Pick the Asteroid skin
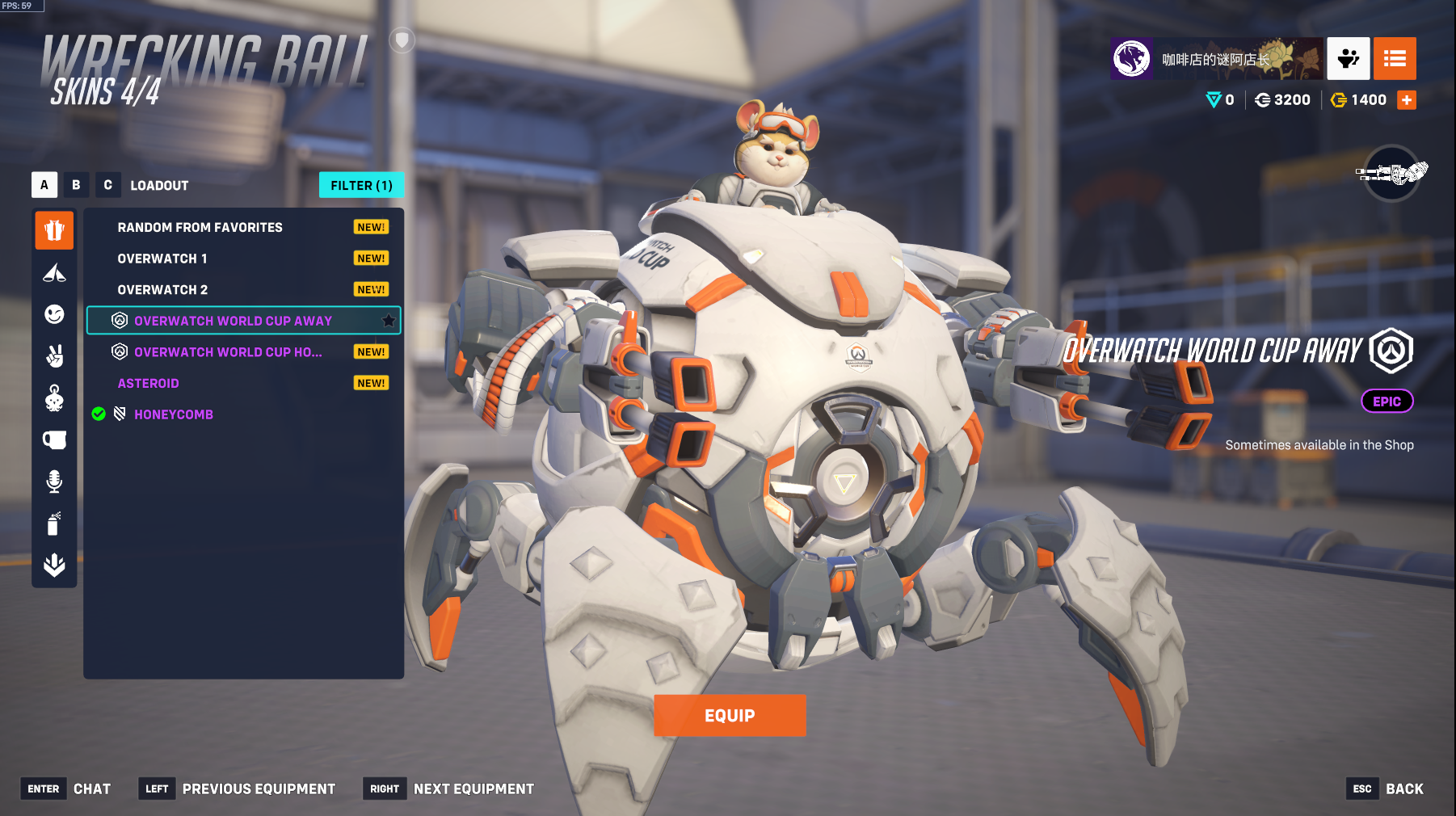The image size is (1456, 816). [x=149, y=384]
